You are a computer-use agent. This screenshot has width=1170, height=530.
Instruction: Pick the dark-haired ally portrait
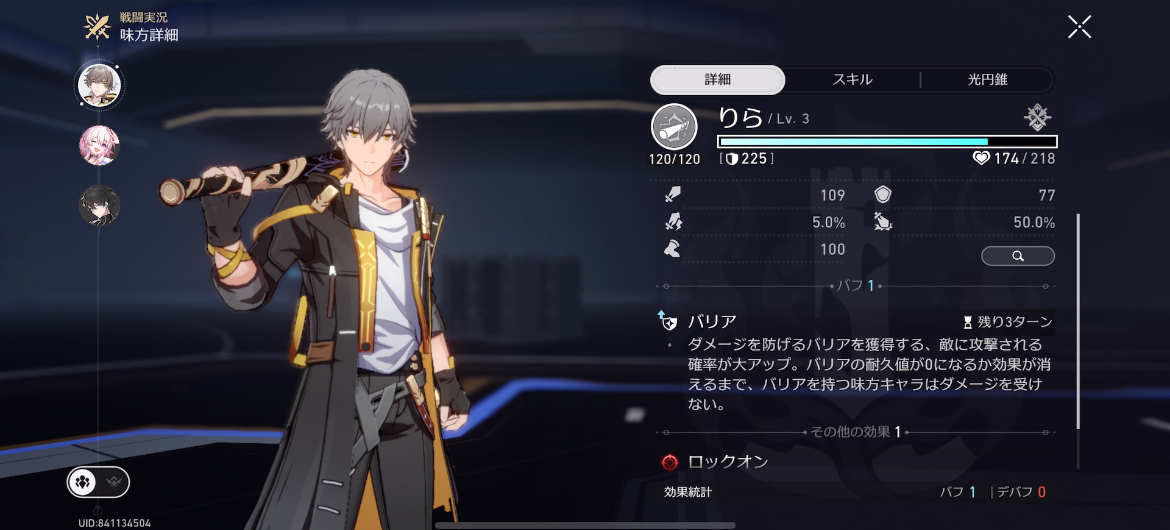(x=100, y=205)
